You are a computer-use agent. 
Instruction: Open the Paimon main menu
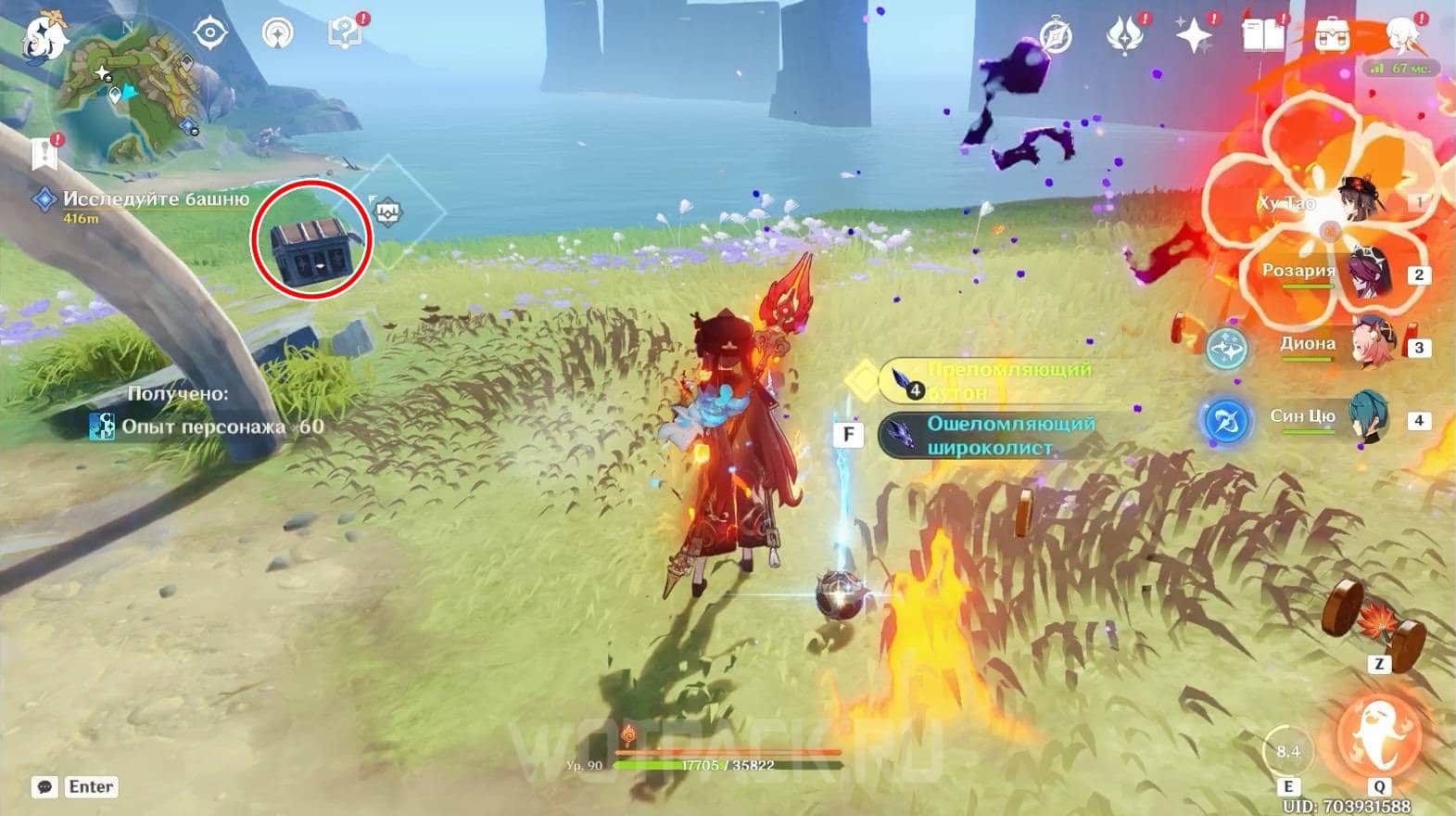pyautogui.click(x=44, y=33)
